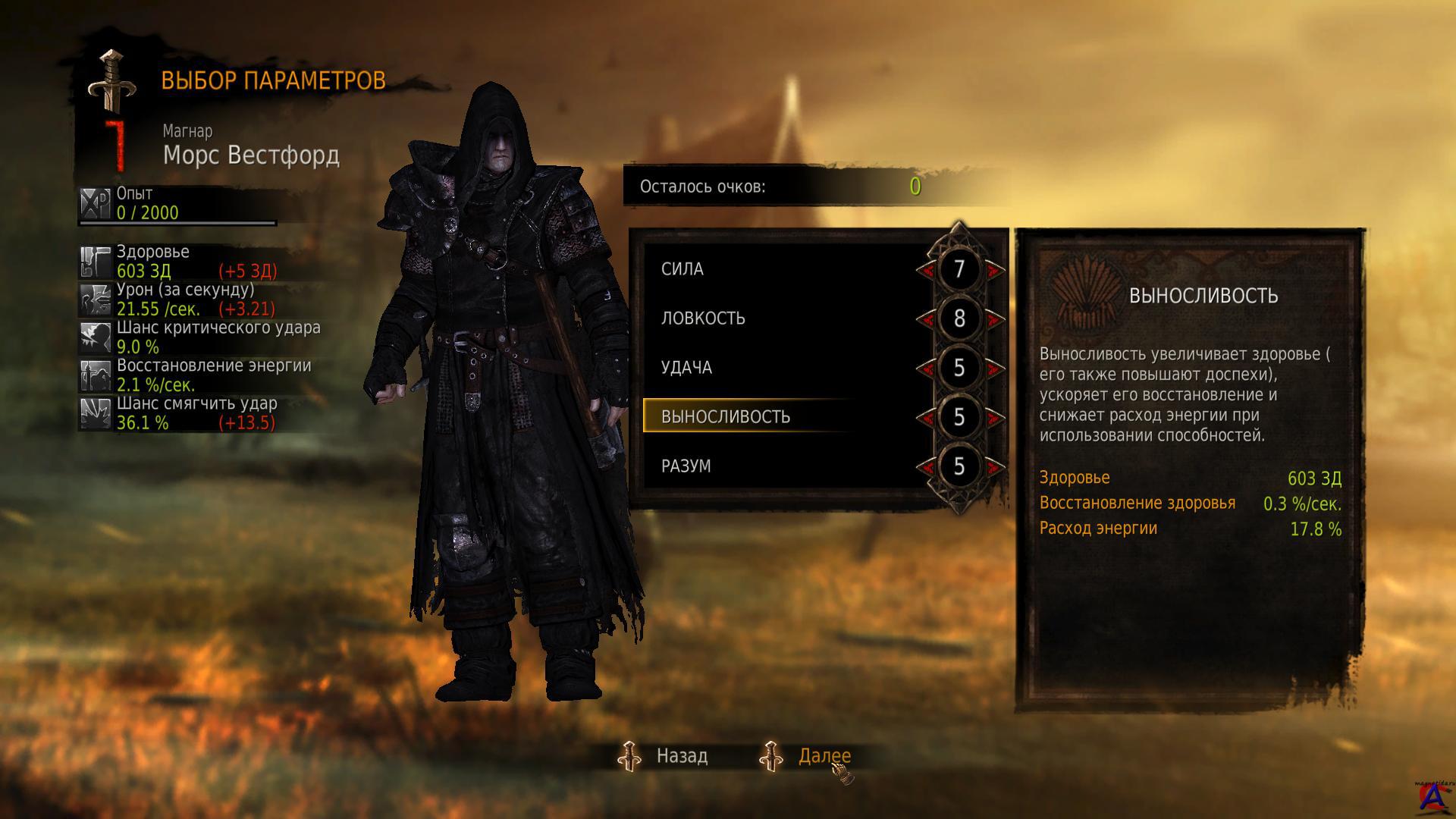The width and height of the screenshot is (1456, 819).
Task: Go back with the Назад button
Action: click(x=681, y=756)
